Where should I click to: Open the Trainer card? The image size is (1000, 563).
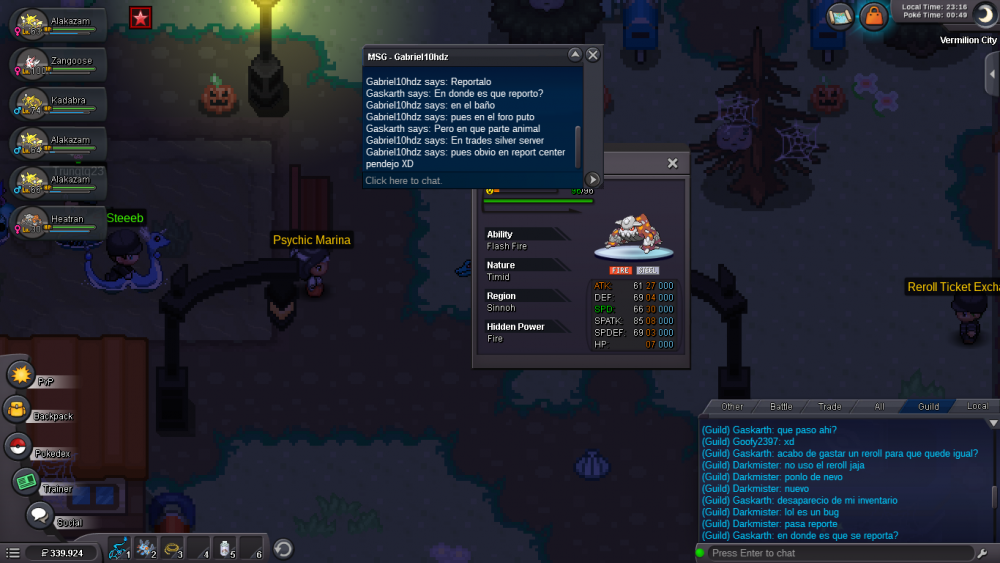pos(26,482)
